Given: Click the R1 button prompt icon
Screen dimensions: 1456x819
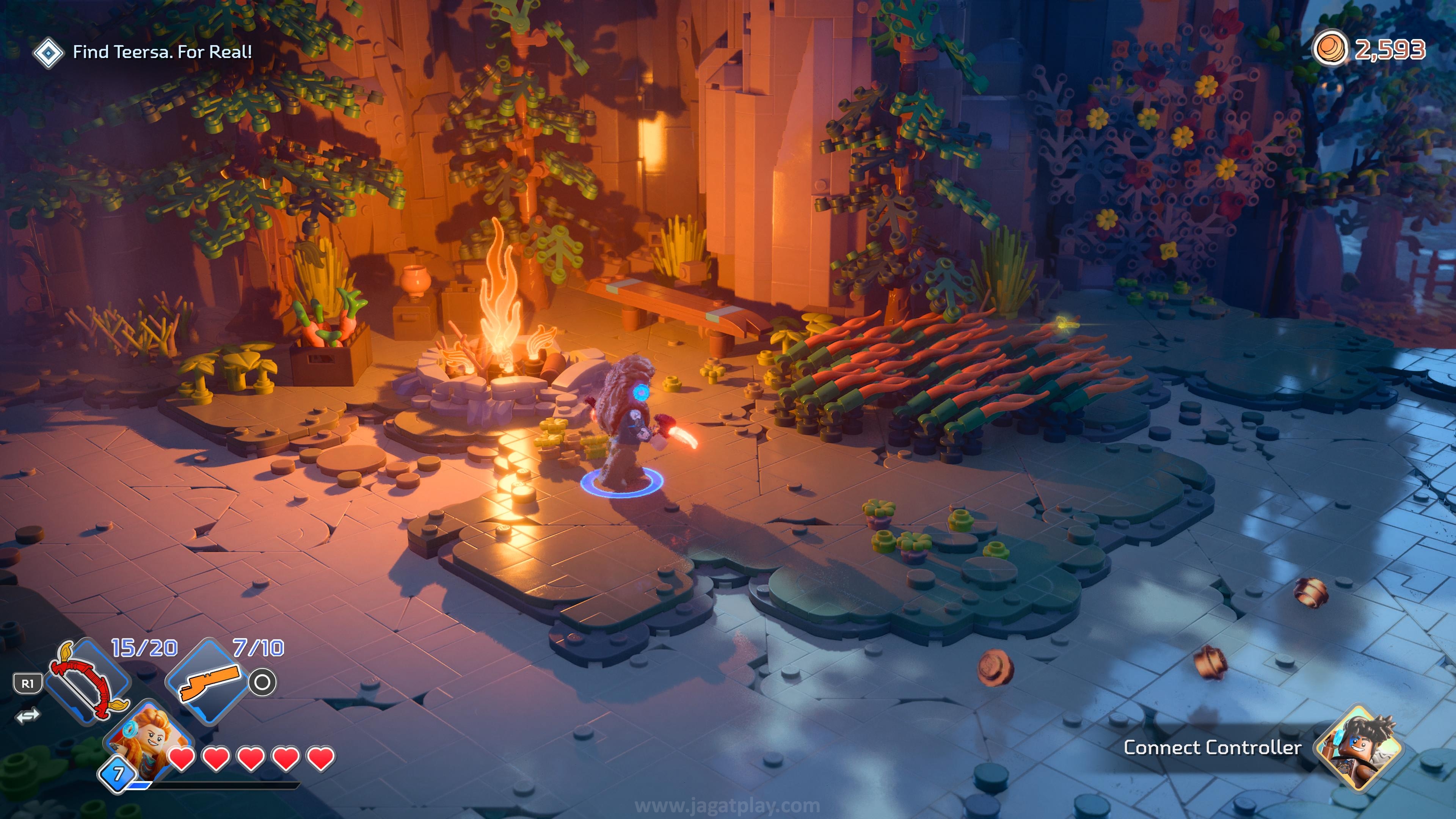Looking at the screenshot, I should 28,683.
